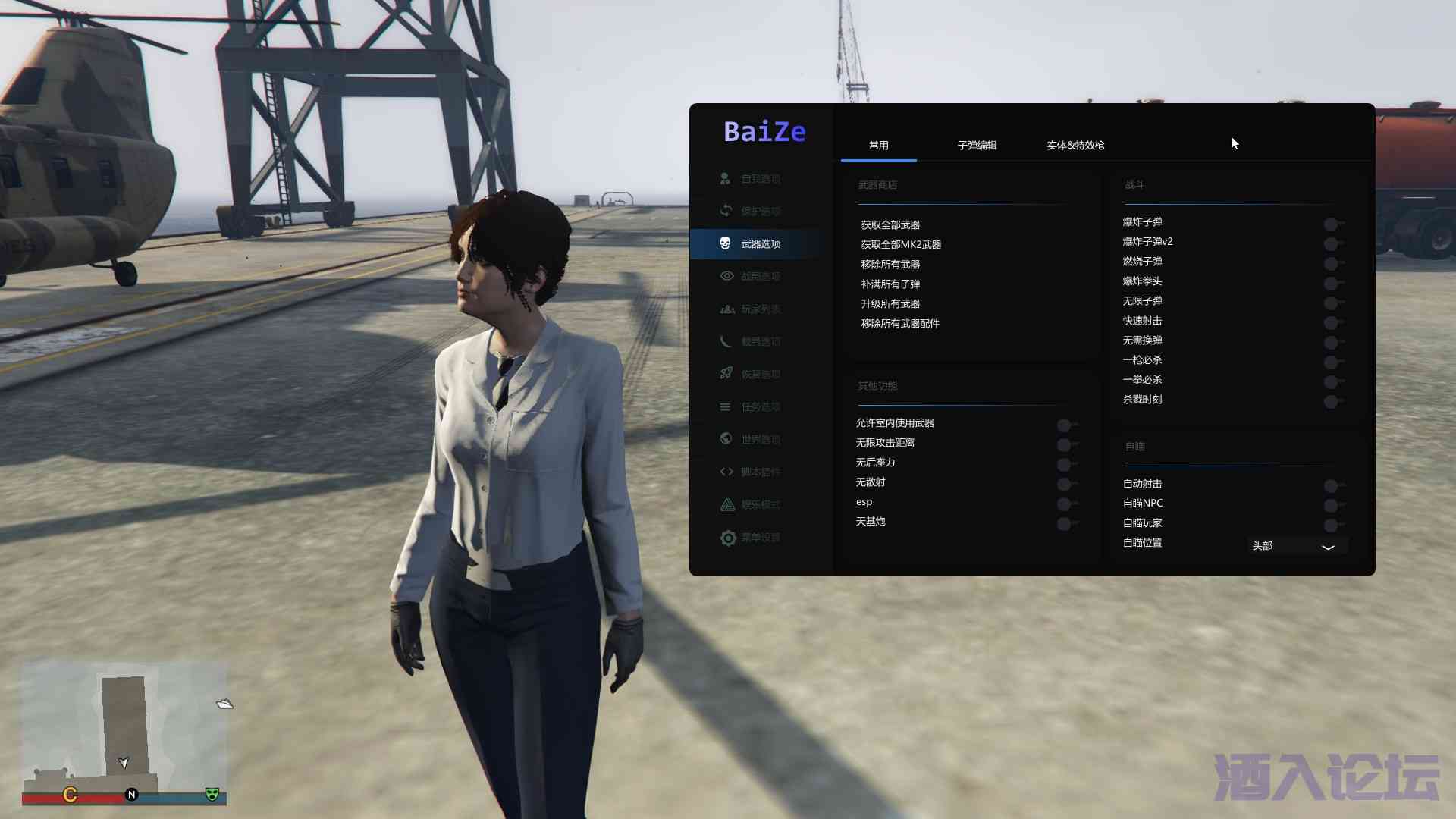Switch to the 子弹编辑 tab

coord(977,145)
